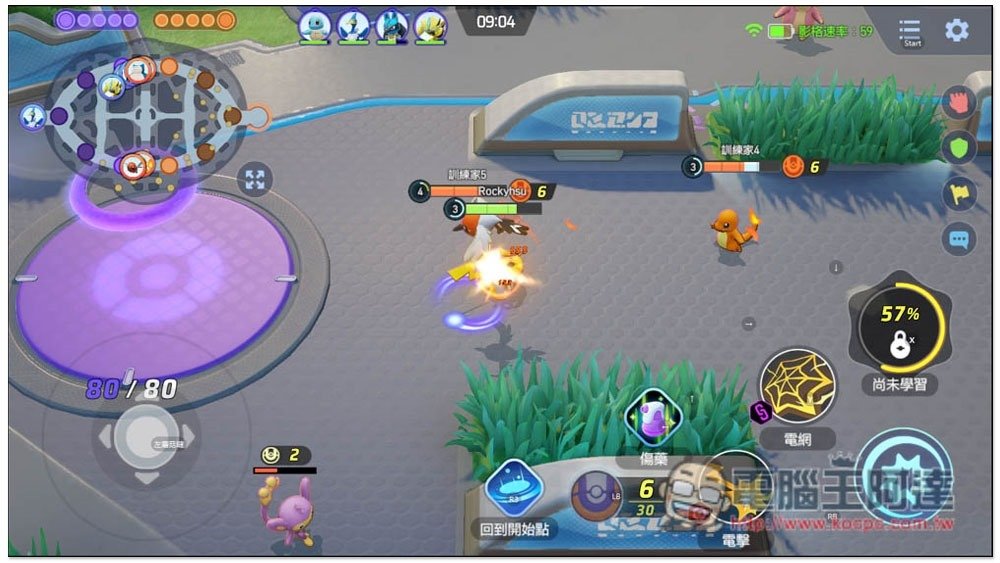Tap the red hand signal button
Image resolution: width=1000 pixels, height=563 pixels.
(958, 103)
